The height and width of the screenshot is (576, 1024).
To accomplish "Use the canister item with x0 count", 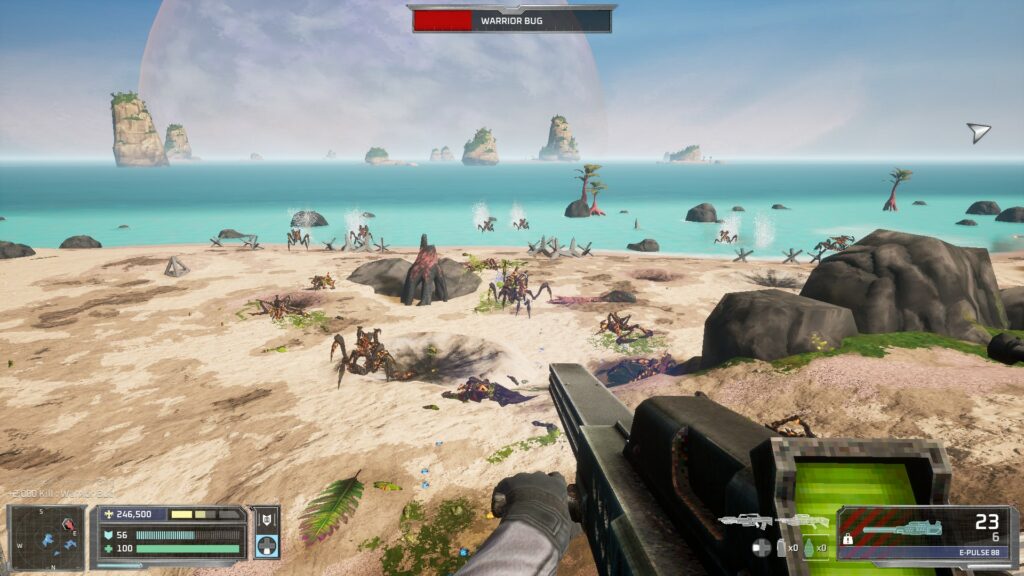I will click(x=783, y=548).
